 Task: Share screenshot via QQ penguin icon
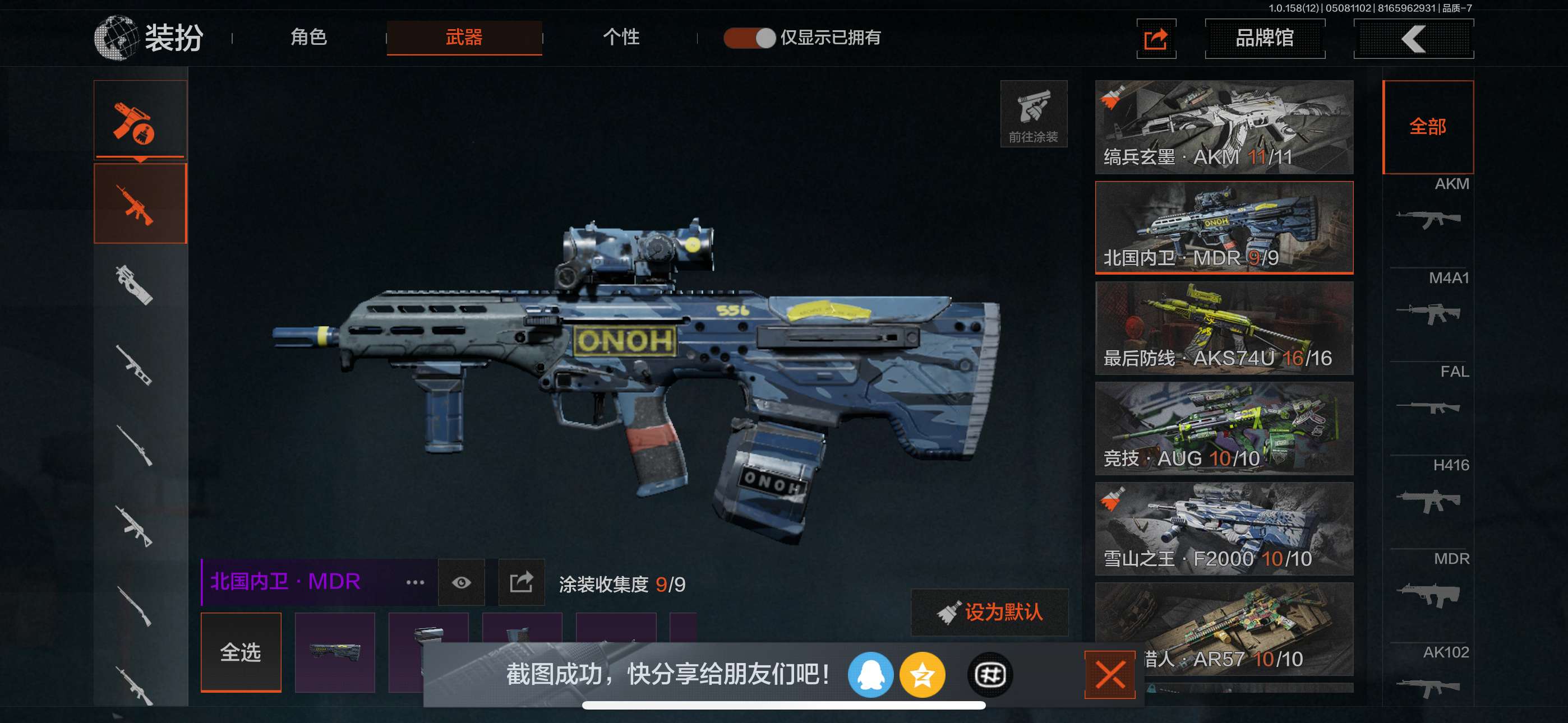click(870, 675)
